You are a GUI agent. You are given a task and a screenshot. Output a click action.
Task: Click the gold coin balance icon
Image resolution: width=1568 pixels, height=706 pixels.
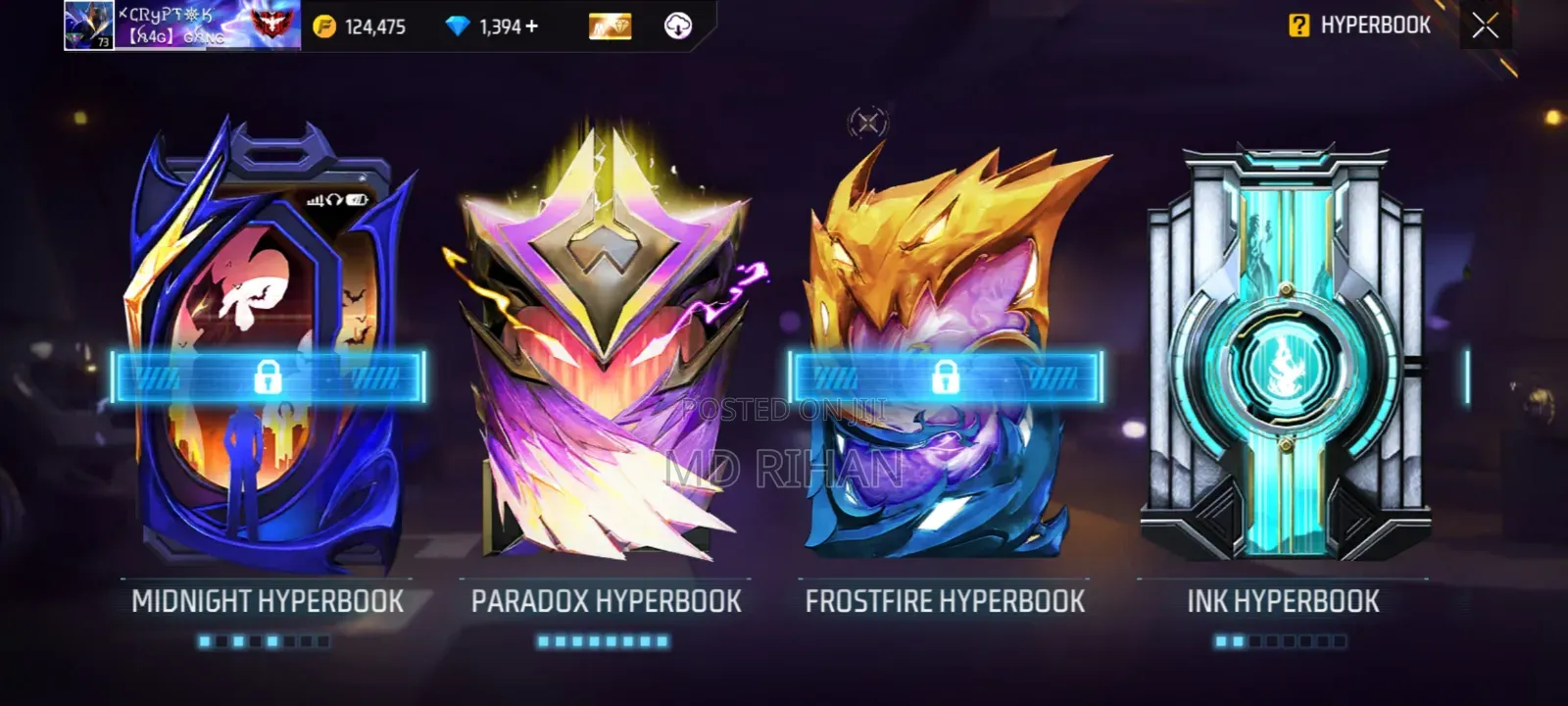[324, 26]
